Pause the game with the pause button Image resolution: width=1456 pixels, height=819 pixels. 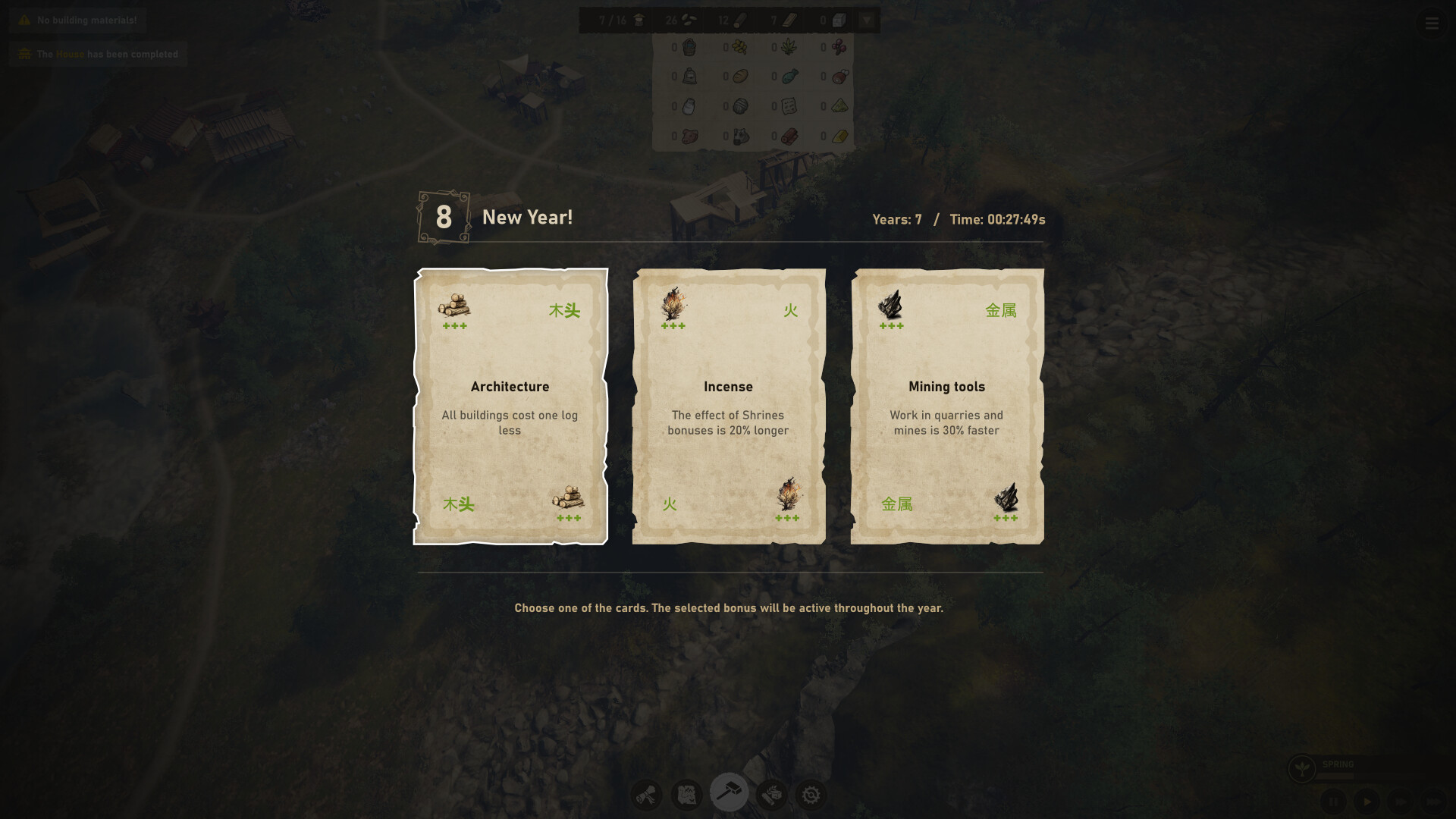pos(1334,800)
